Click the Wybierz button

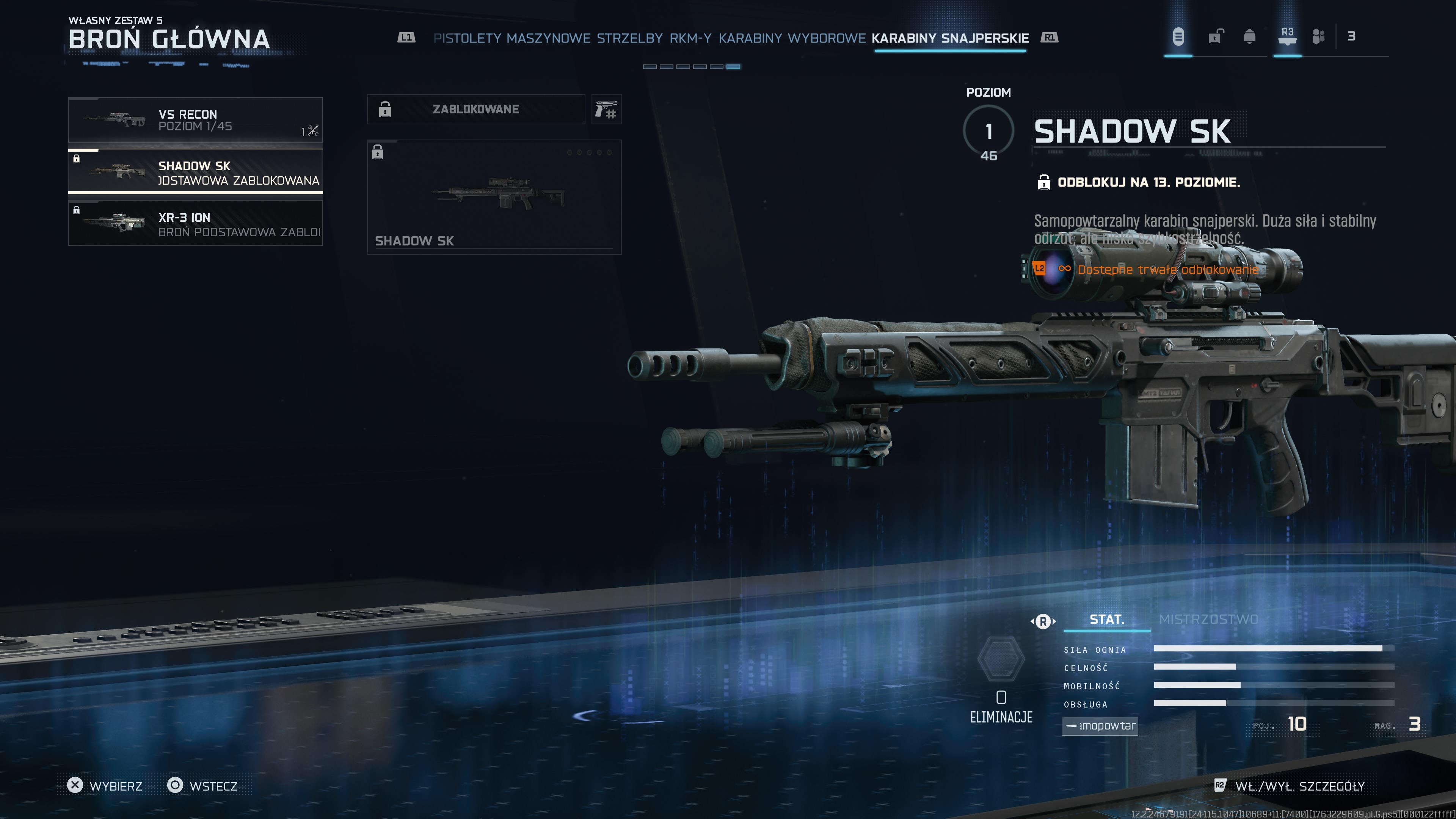point(105,786)
